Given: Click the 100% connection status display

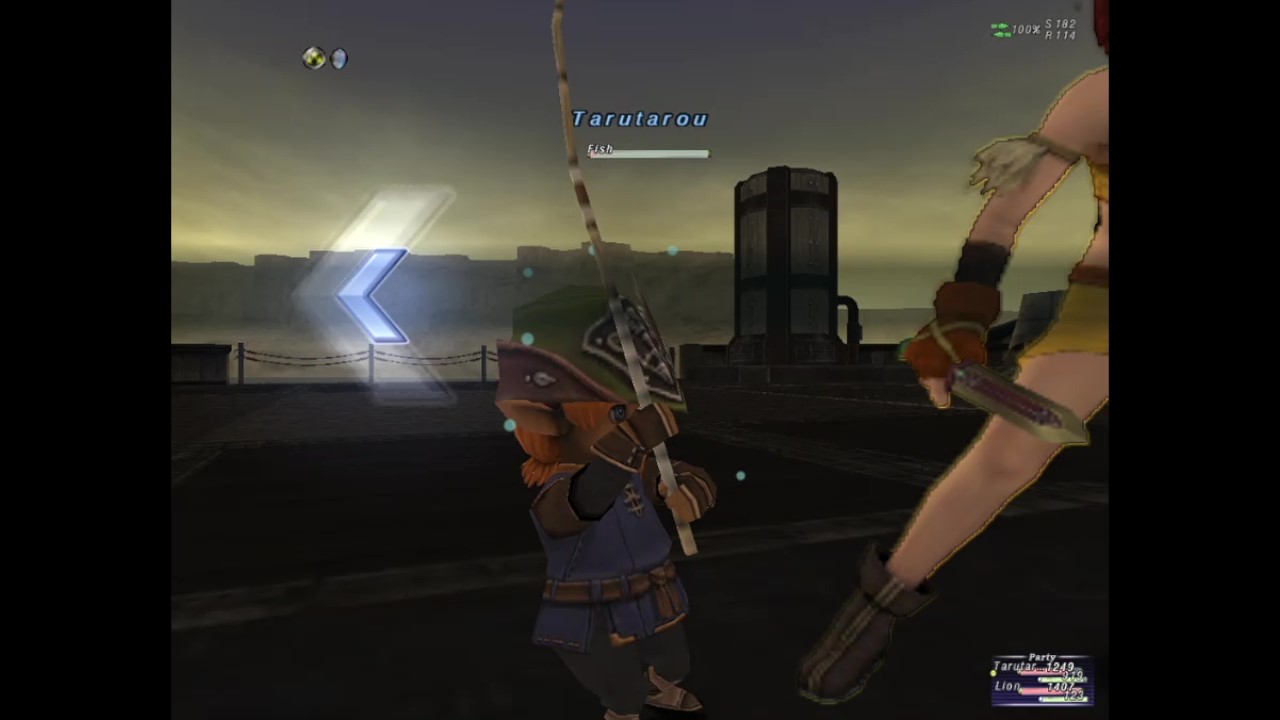Looking at the screenshot, I should point(1025,30).
